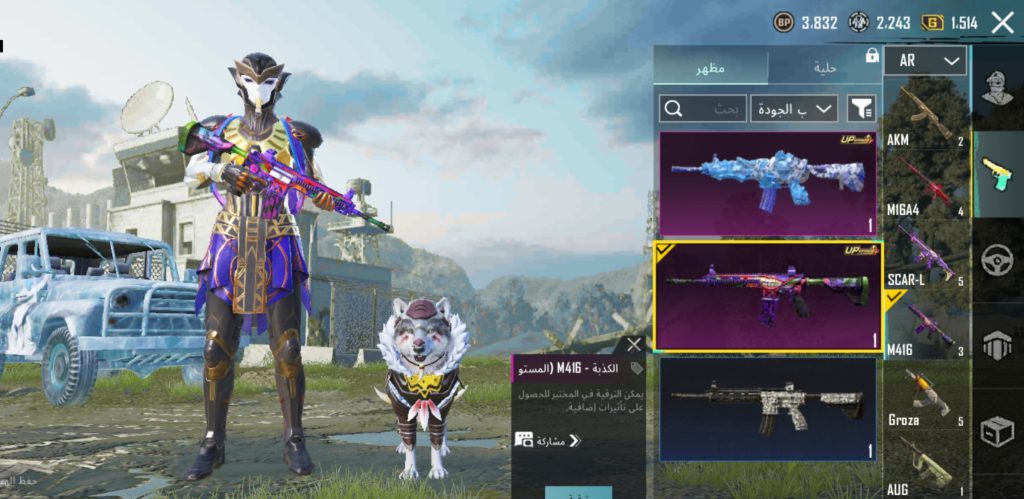Pick the purple and green M416 skin

click(768, 295)
